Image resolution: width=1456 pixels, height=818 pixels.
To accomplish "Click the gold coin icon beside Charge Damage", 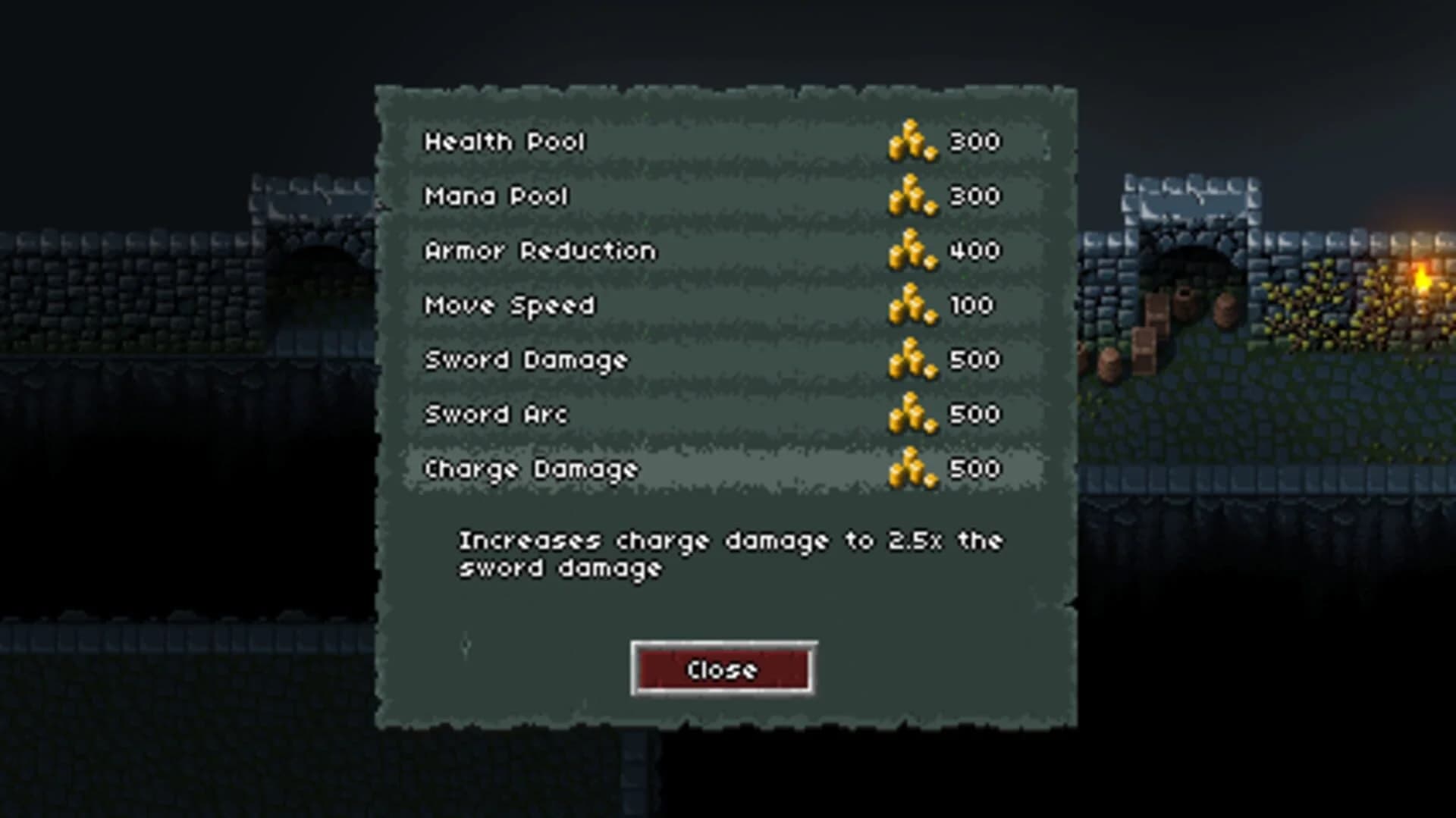I will coord(912,469).
